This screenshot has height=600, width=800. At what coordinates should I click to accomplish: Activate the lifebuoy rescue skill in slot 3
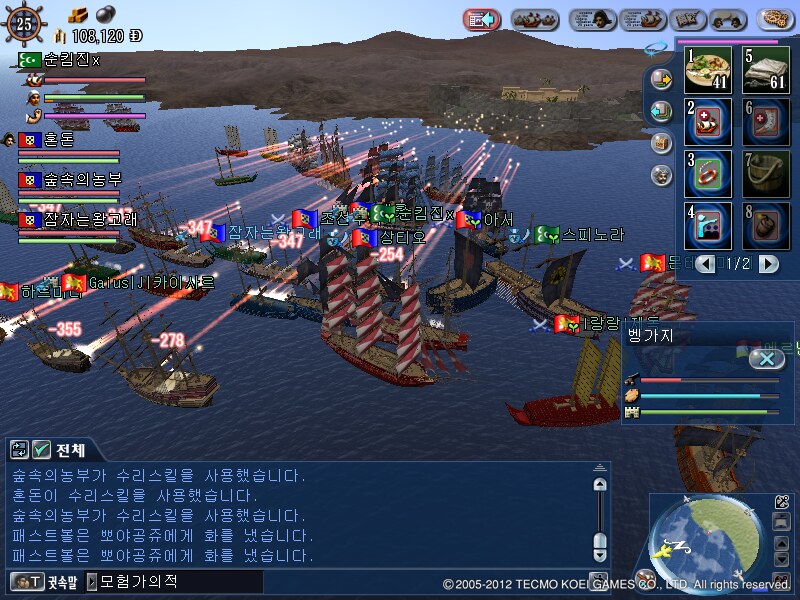[709, 174]
